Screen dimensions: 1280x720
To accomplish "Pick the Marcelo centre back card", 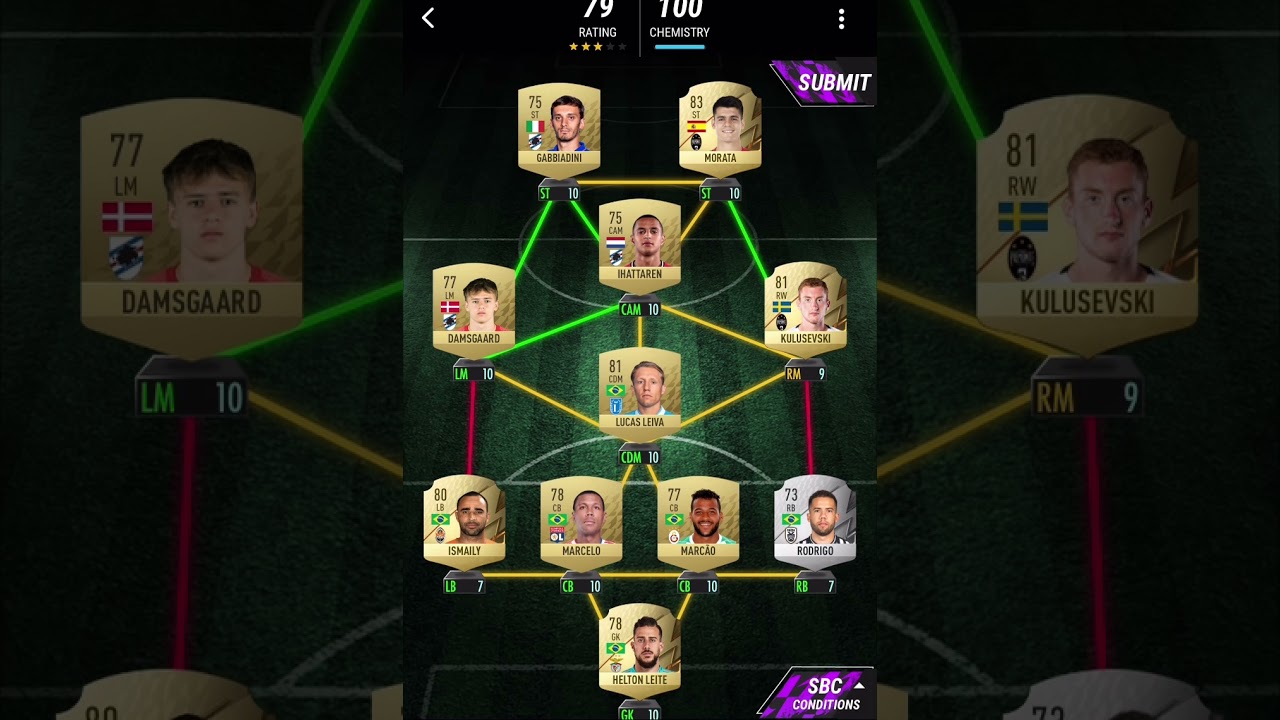I will click(581, 521).
